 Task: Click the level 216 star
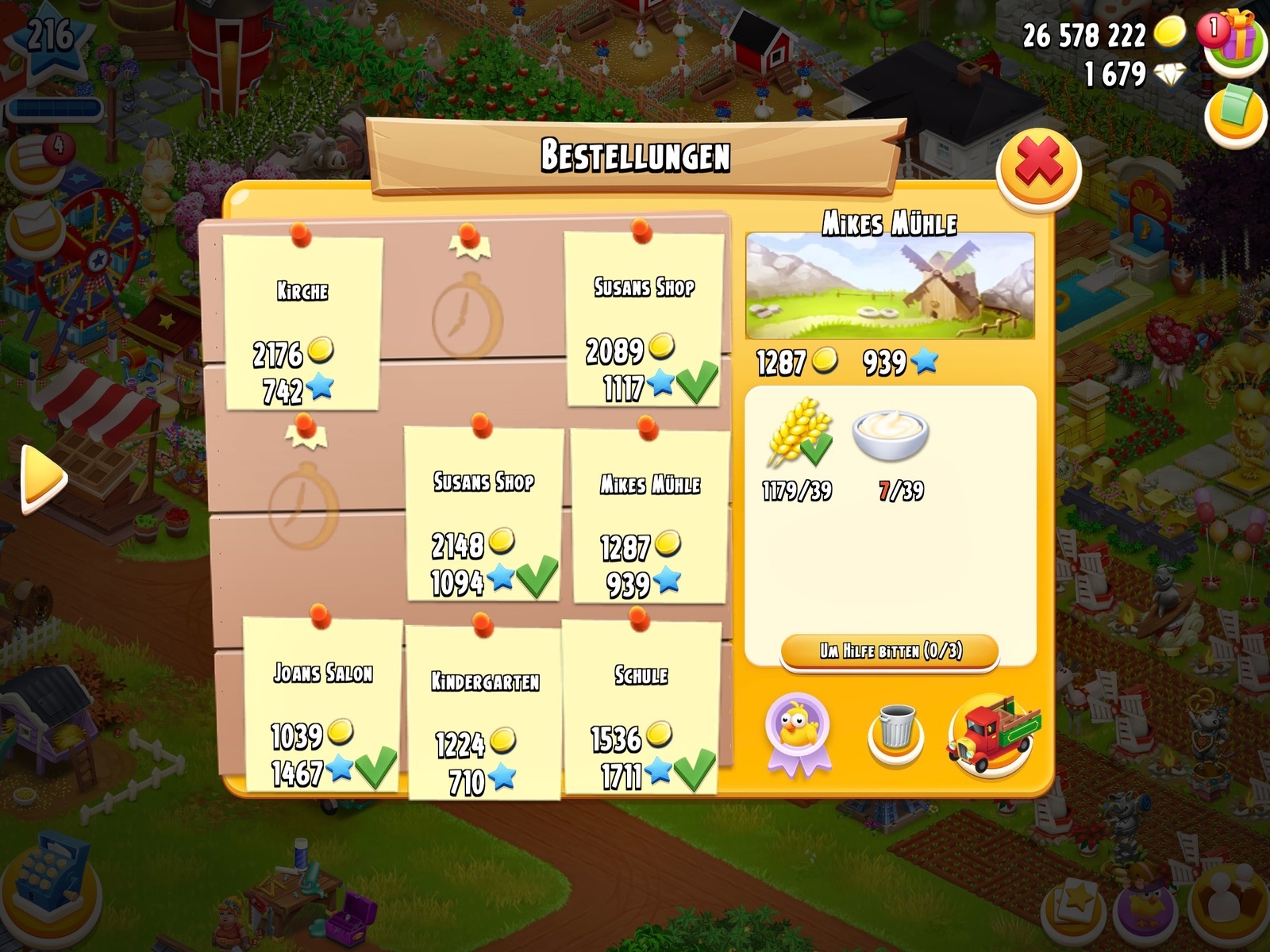49,40
